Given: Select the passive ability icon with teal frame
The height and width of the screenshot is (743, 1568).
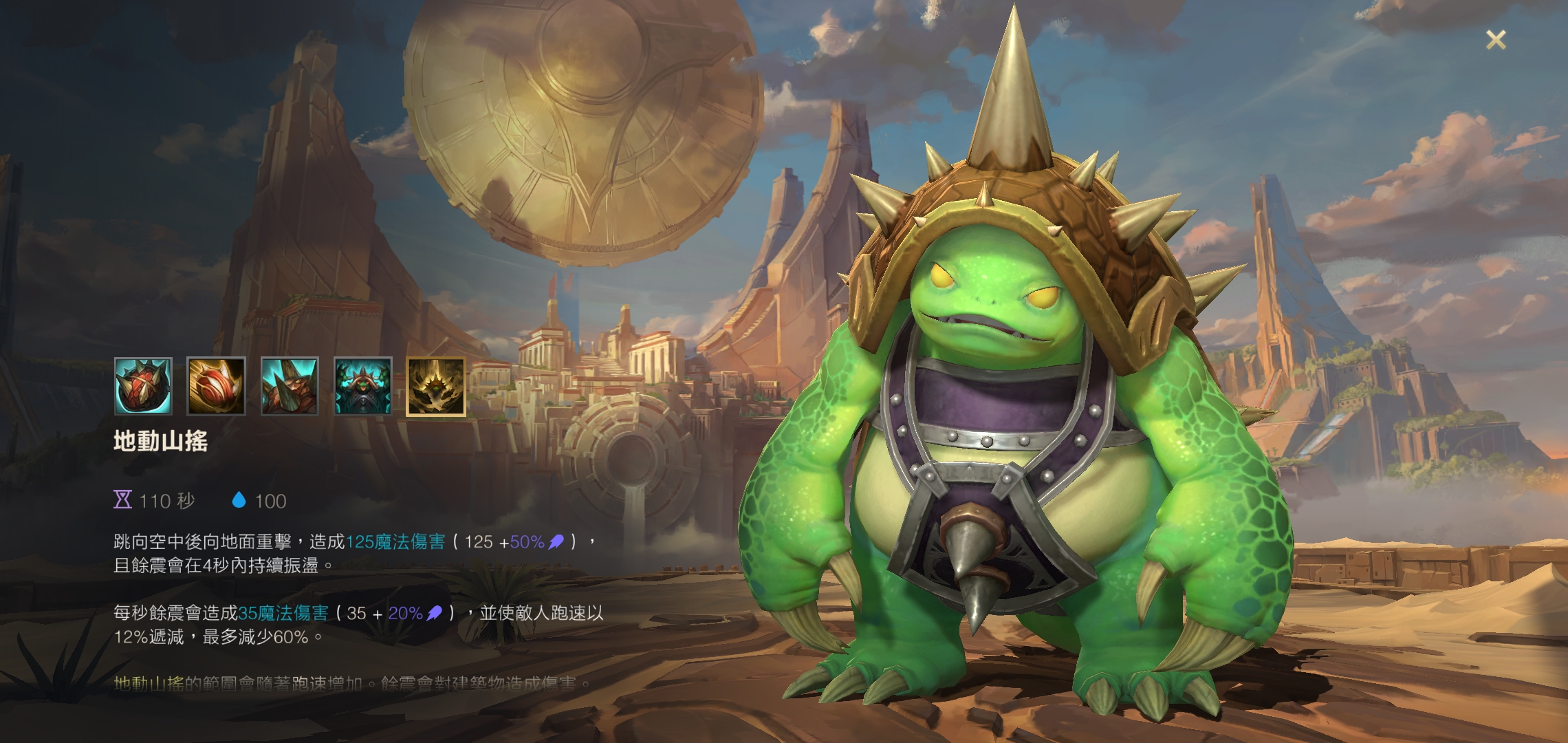Looking at the screenshot, I should pyautogui.click(x=143, y=386).
